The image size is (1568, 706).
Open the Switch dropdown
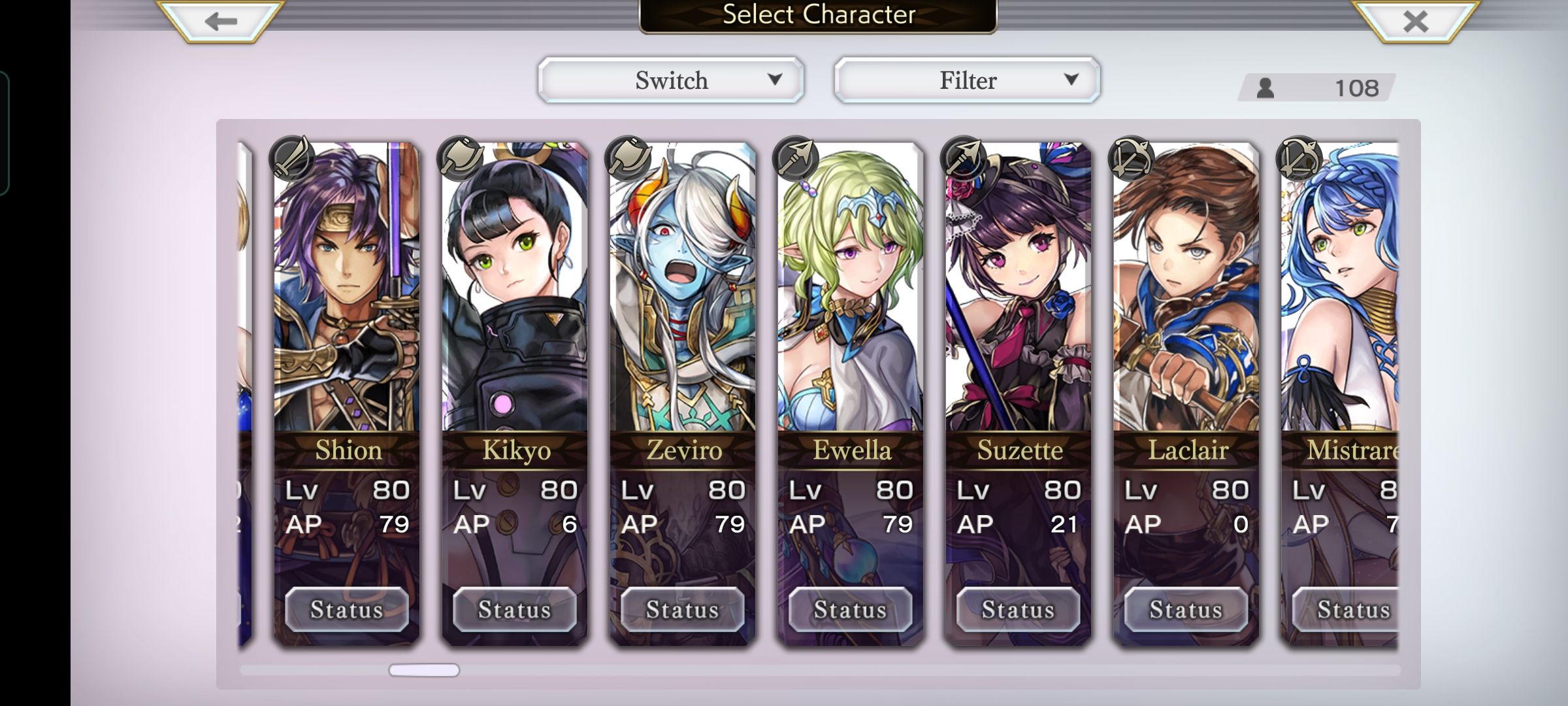click(x=671, y=80)
